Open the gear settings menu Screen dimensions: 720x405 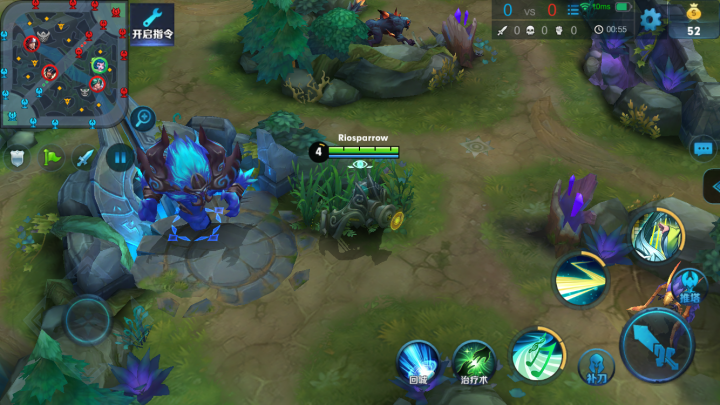(x=651, y=18)
